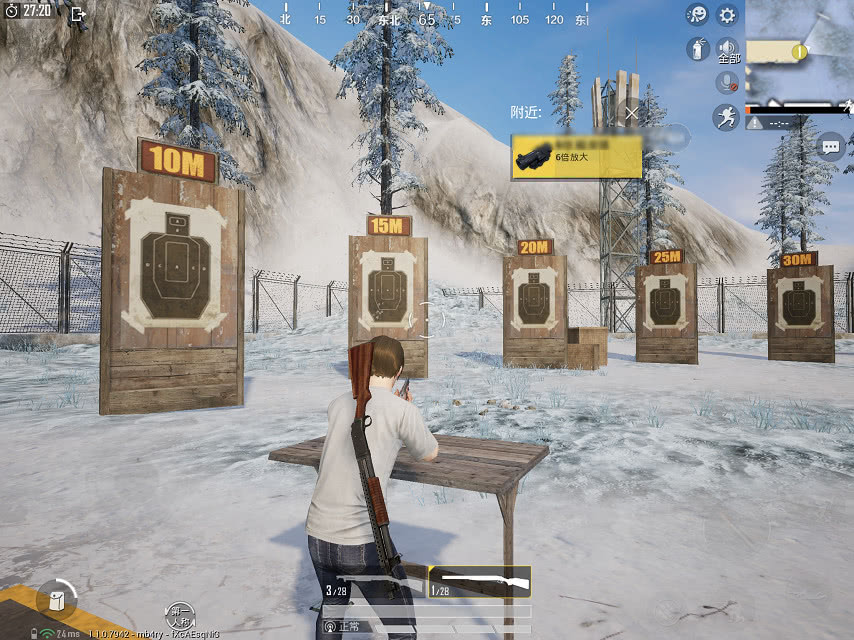The height and width of the screenshot is (640, 854).
Task: Tap the running figure icon
Action: point(726,118)
